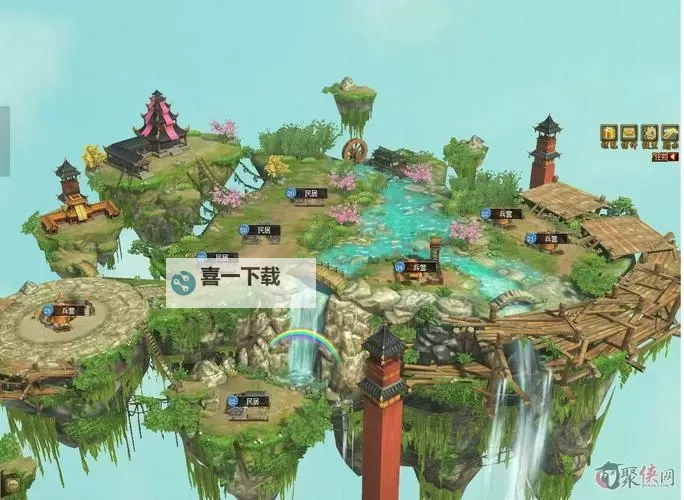Viewport: 684px width, 500px height.
Task: Open the gear settings icon
Action: (650, 133)
